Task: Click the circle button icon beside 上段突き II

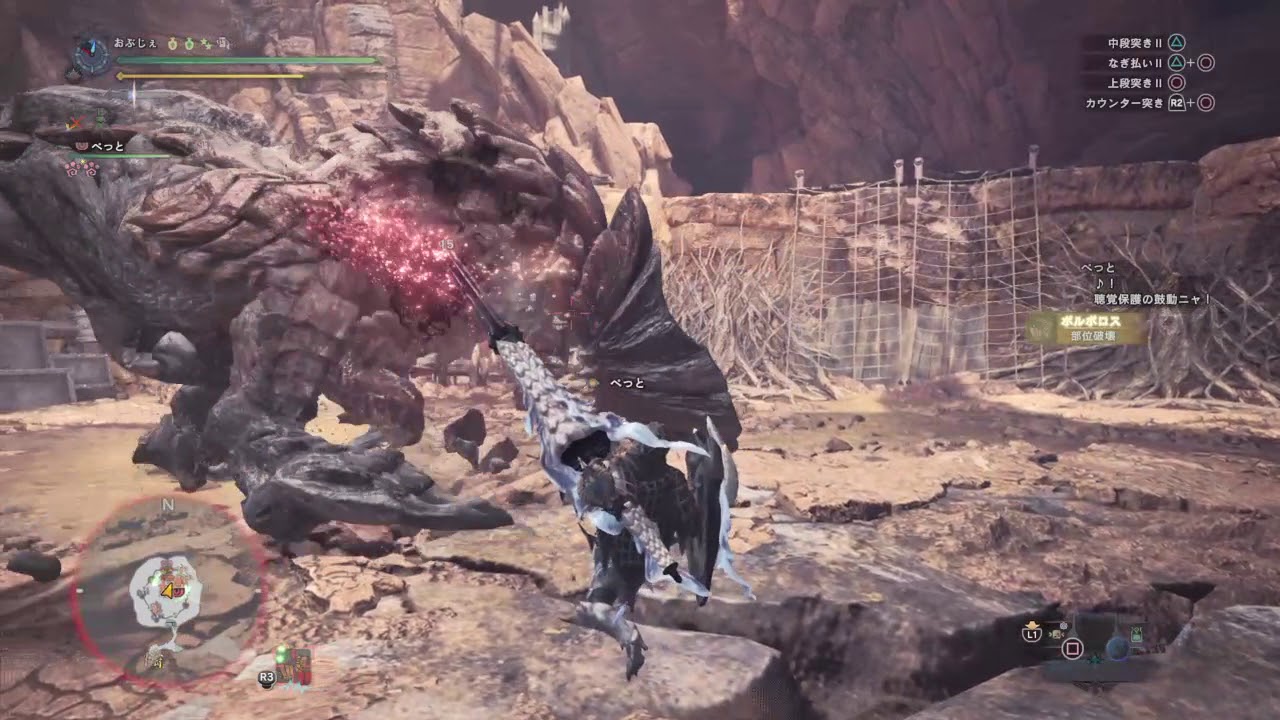Action: [1176, 83]
